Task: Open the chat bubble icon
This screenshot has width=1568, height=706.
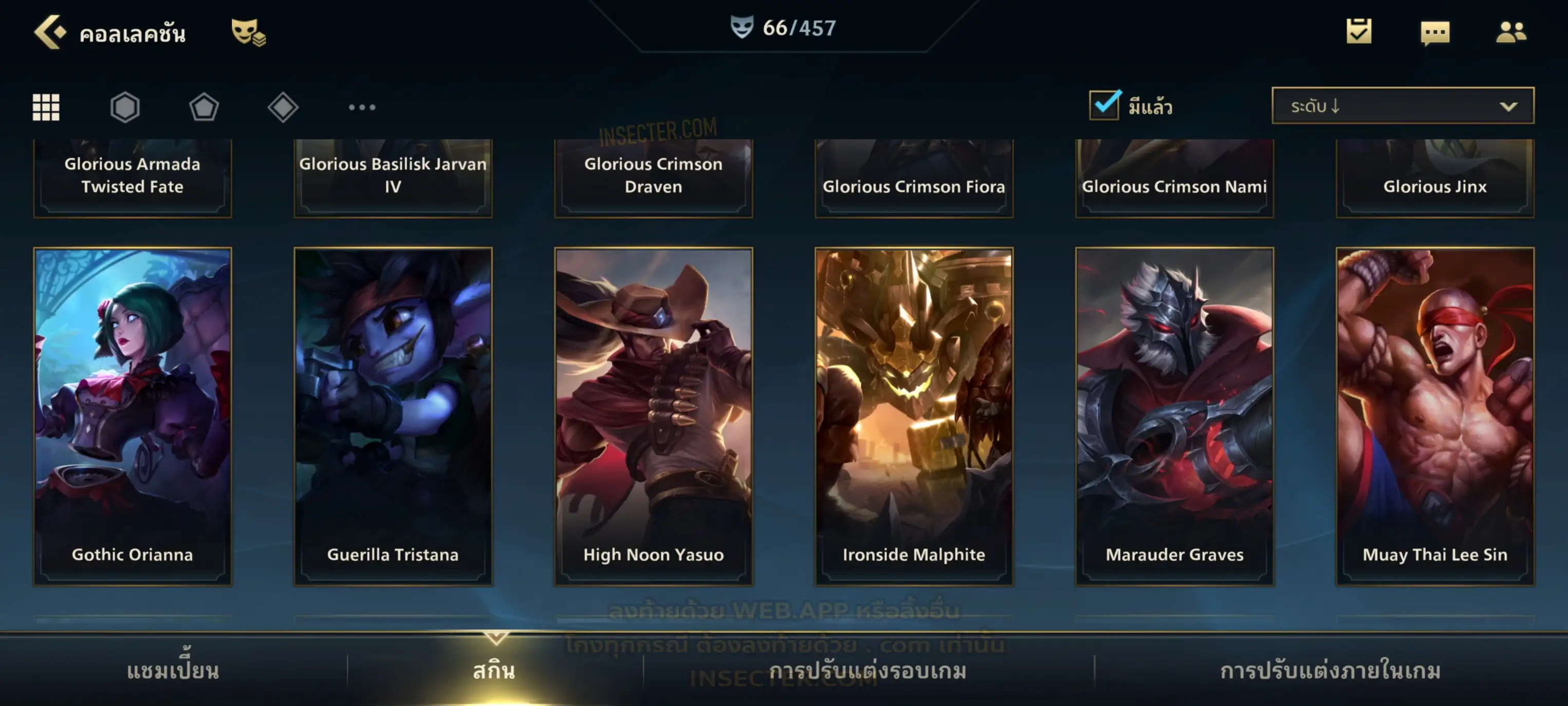Action: point(1434,33)
